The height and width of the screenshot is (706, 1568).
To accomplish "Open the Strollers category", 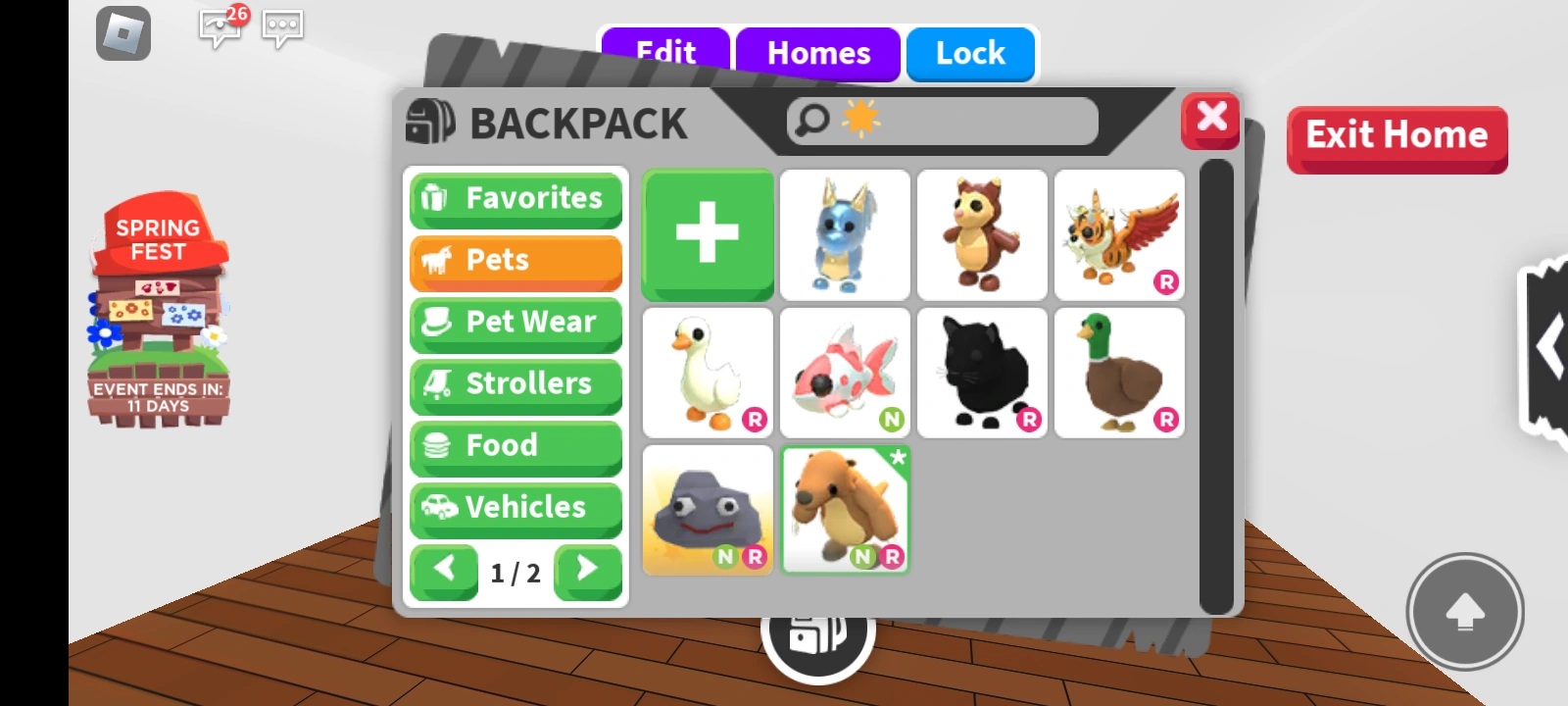I will tap(515, 383).
